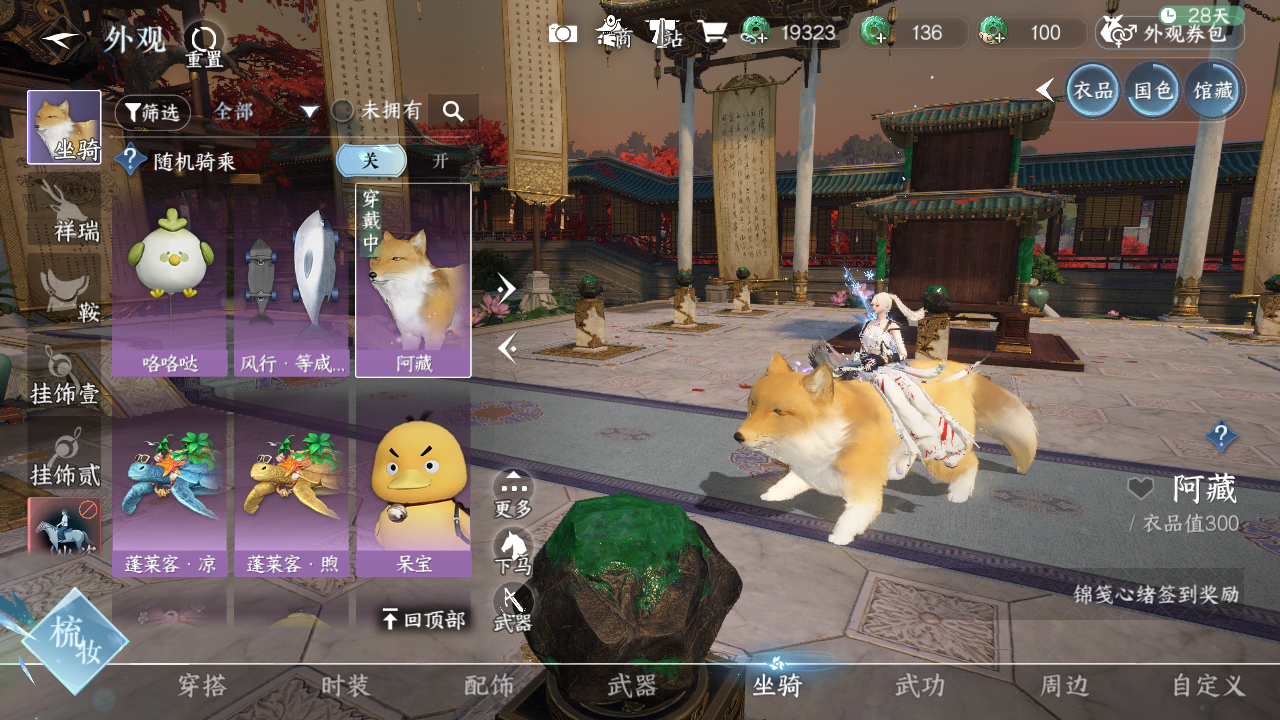Open the shopping cart icon
Image resolution: width=1280 pixels, height=720 pixels.
(x=712, y=33)
